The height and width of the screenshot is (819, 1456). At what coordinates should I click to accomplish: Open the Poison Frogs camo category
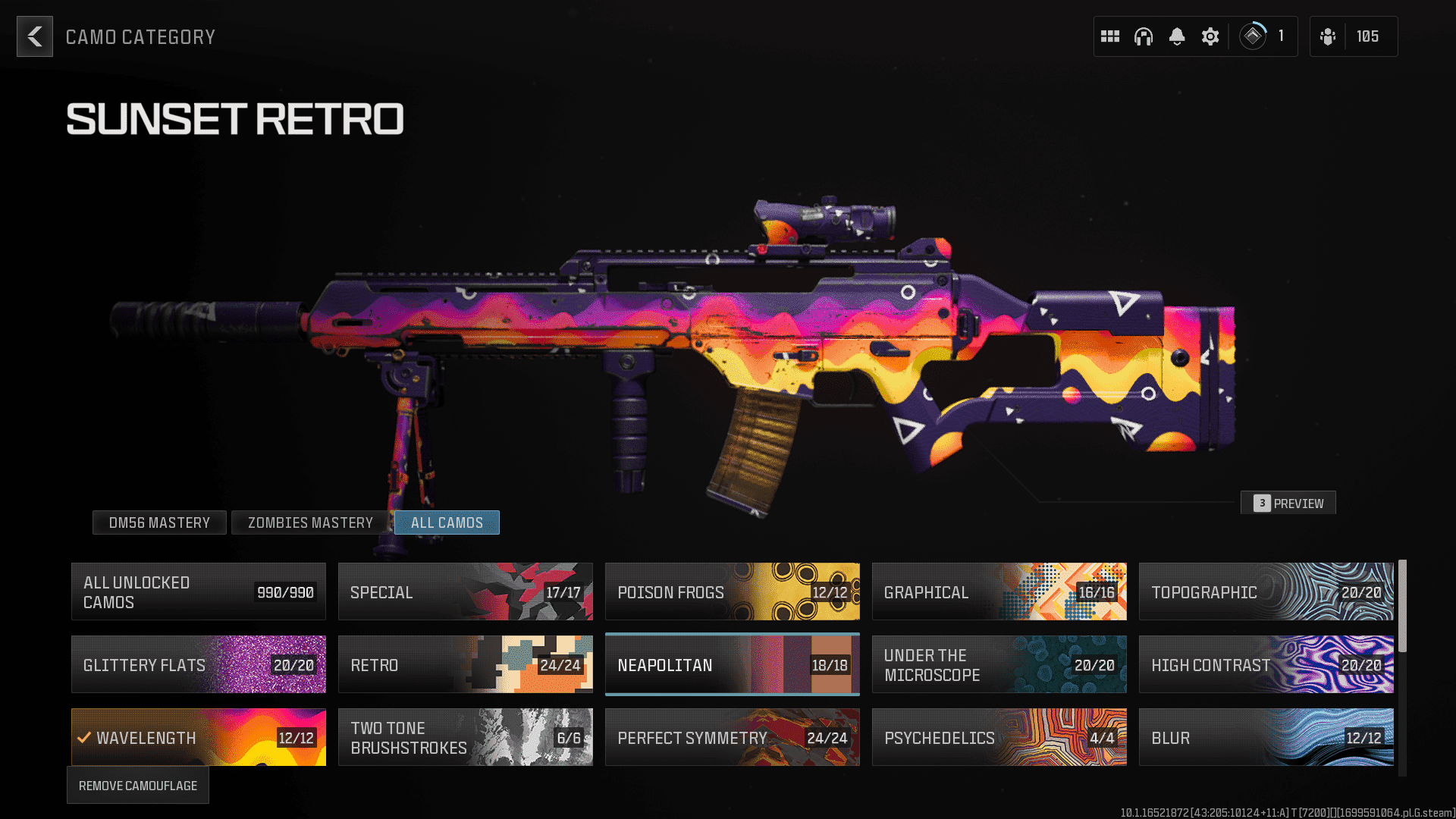[733, 591]
